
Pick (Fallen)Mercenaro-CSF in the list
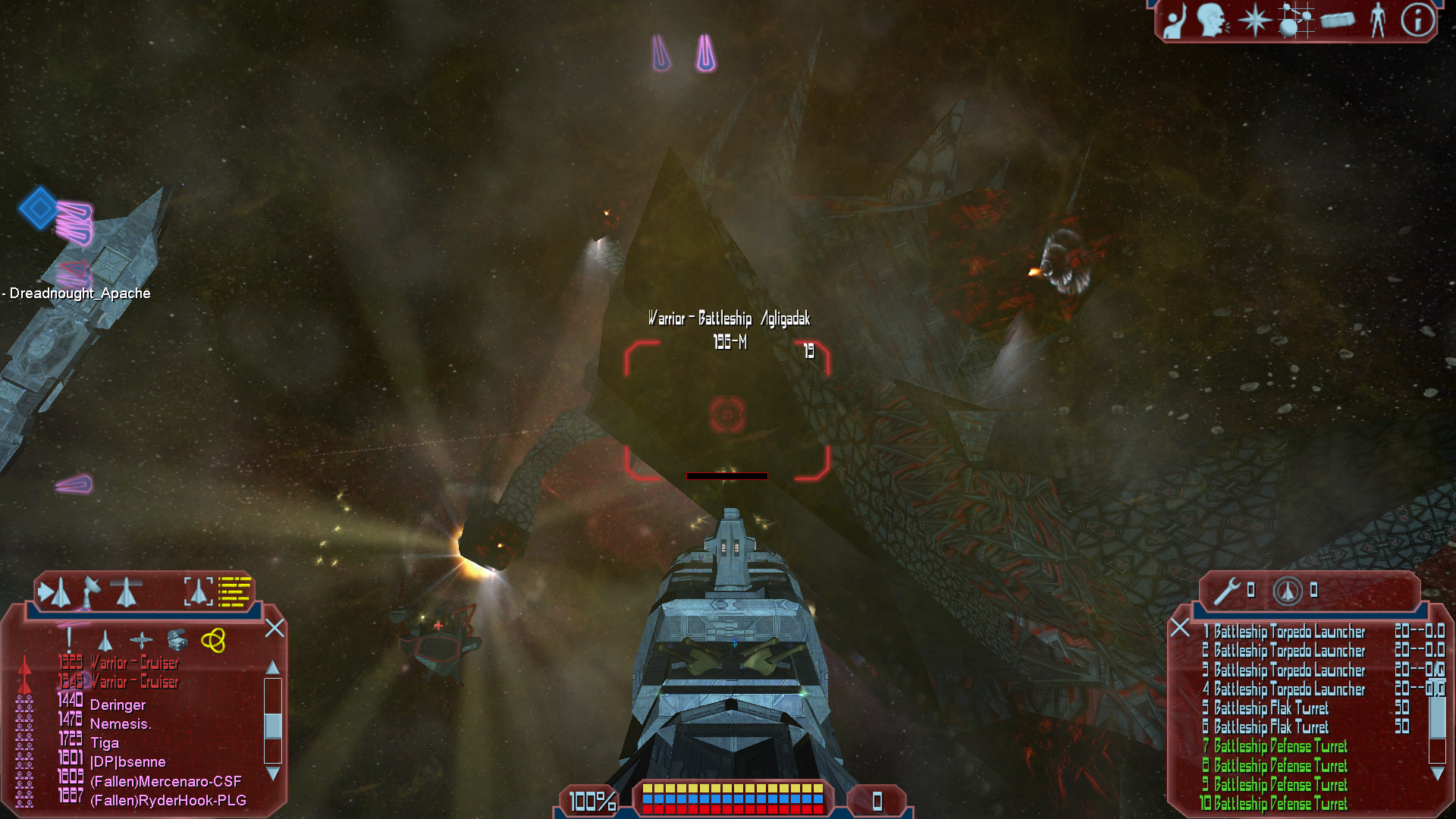[x=165, y=781]
